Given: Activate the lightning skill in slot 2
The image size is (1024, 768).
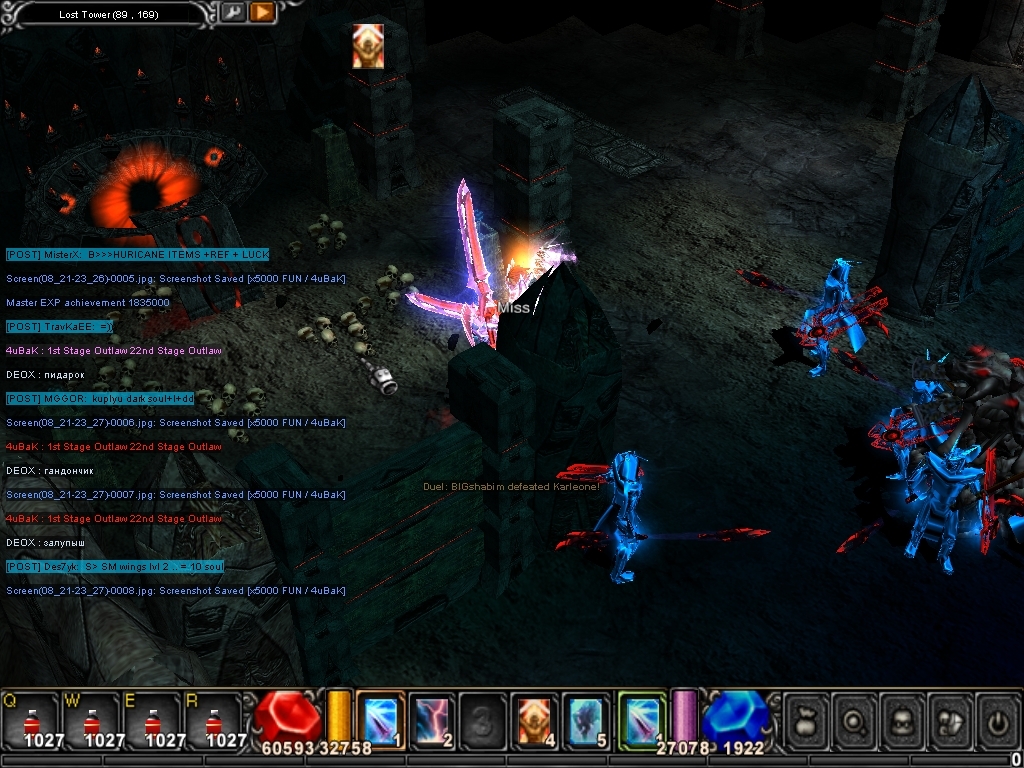Looking at the screenshot, I should [x=432, y=720].
